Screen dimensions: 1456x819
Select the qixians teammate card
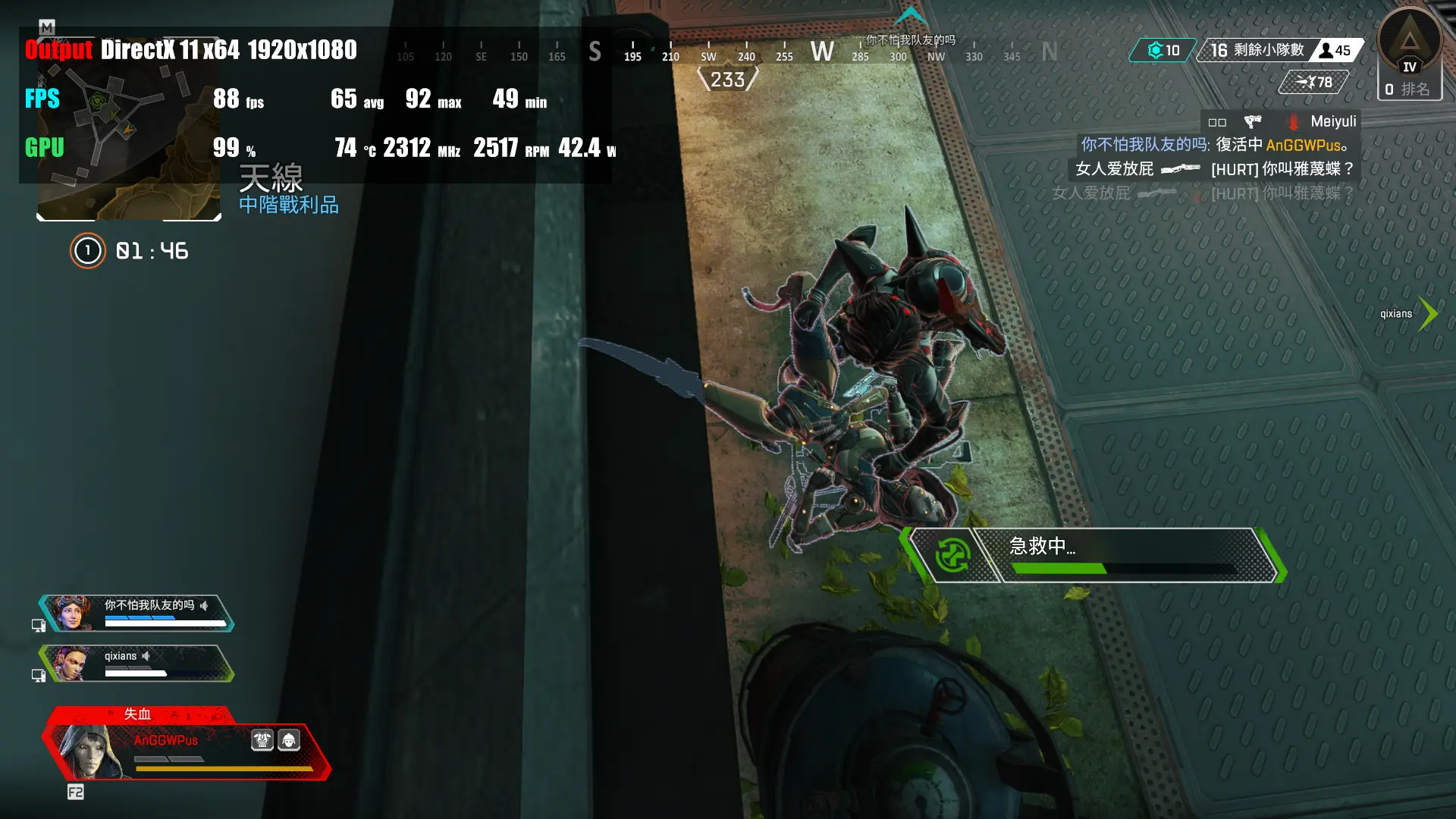pyautogui.click(x=136, y=664)
